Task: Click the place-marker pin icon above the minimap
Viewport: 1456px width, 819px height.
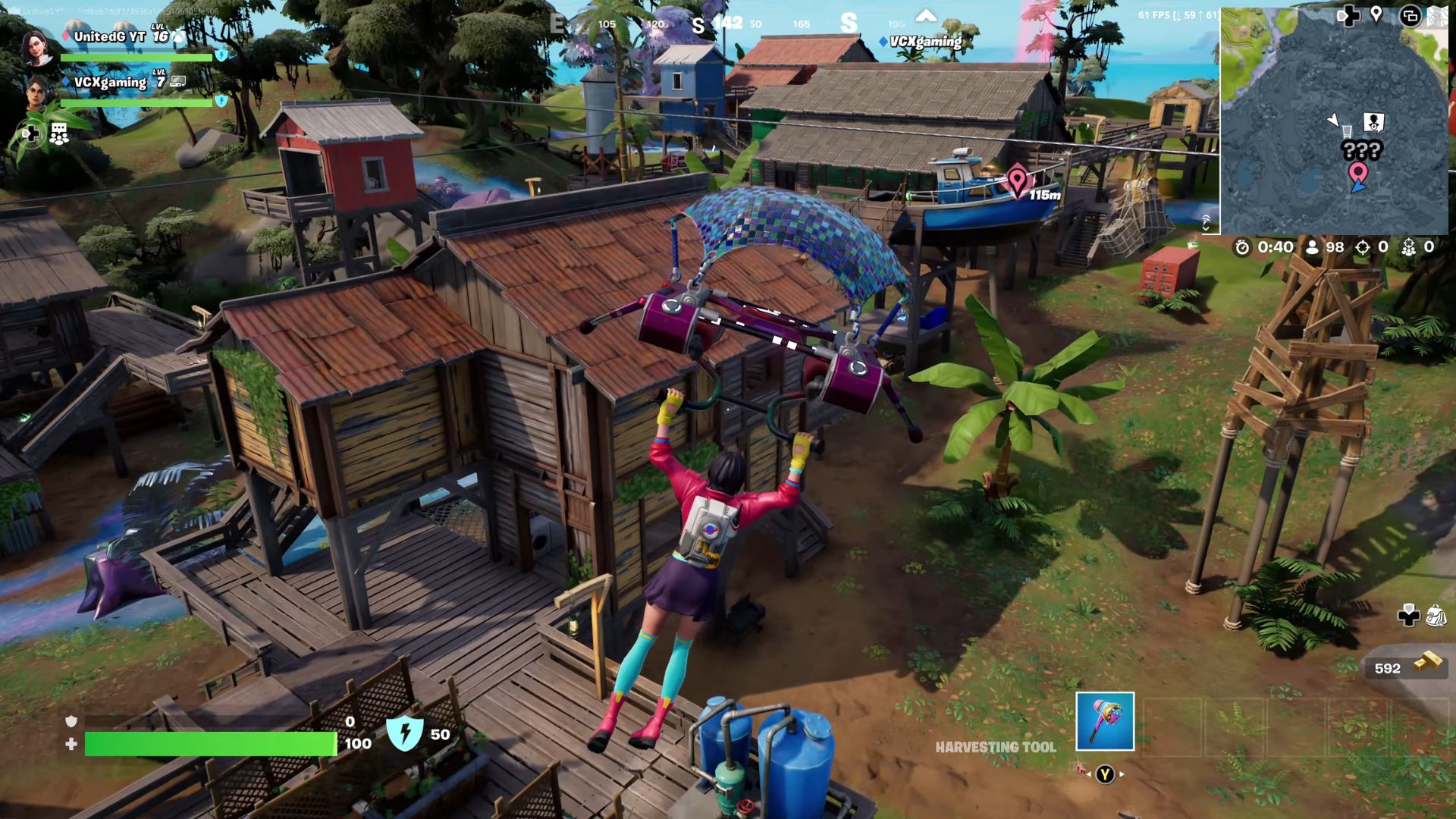Action: 1376,15
